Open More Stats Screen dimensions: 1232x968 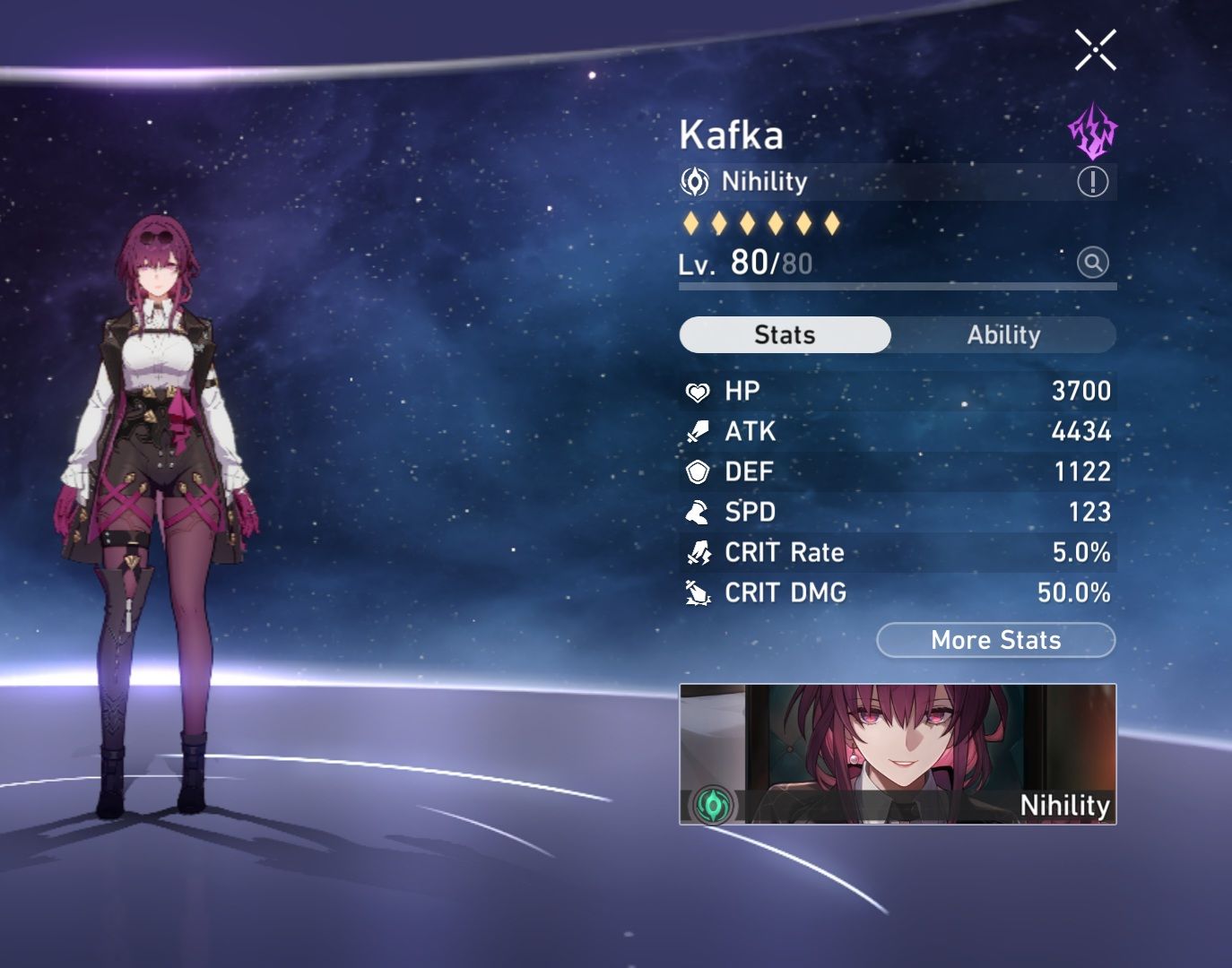(x=994, y=640)
